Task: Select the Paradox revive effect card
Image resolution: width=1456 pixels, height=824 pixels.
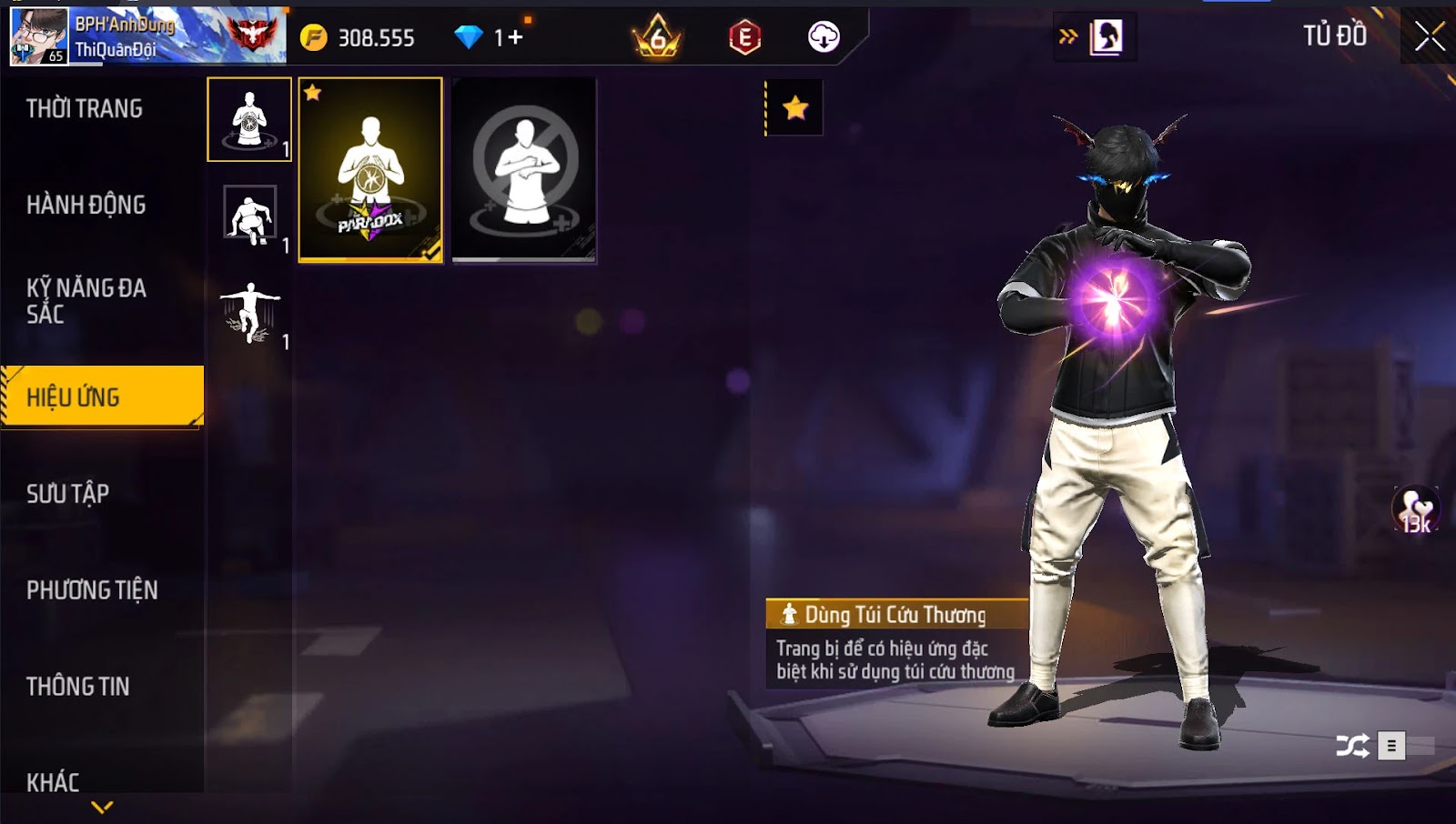Action: tap(370, 170)
